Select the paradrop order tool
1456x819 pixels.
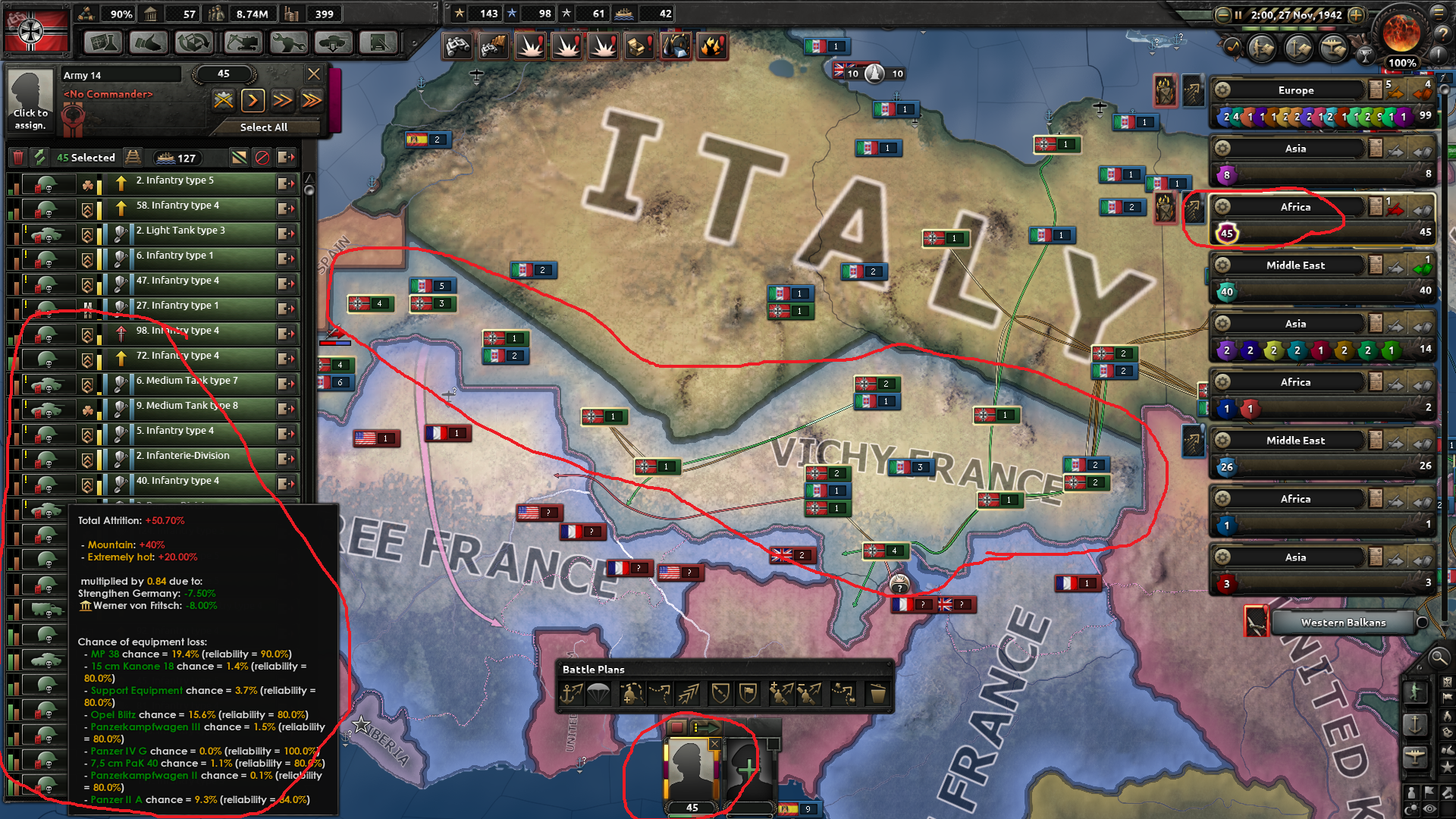click(x=598, y=692)
